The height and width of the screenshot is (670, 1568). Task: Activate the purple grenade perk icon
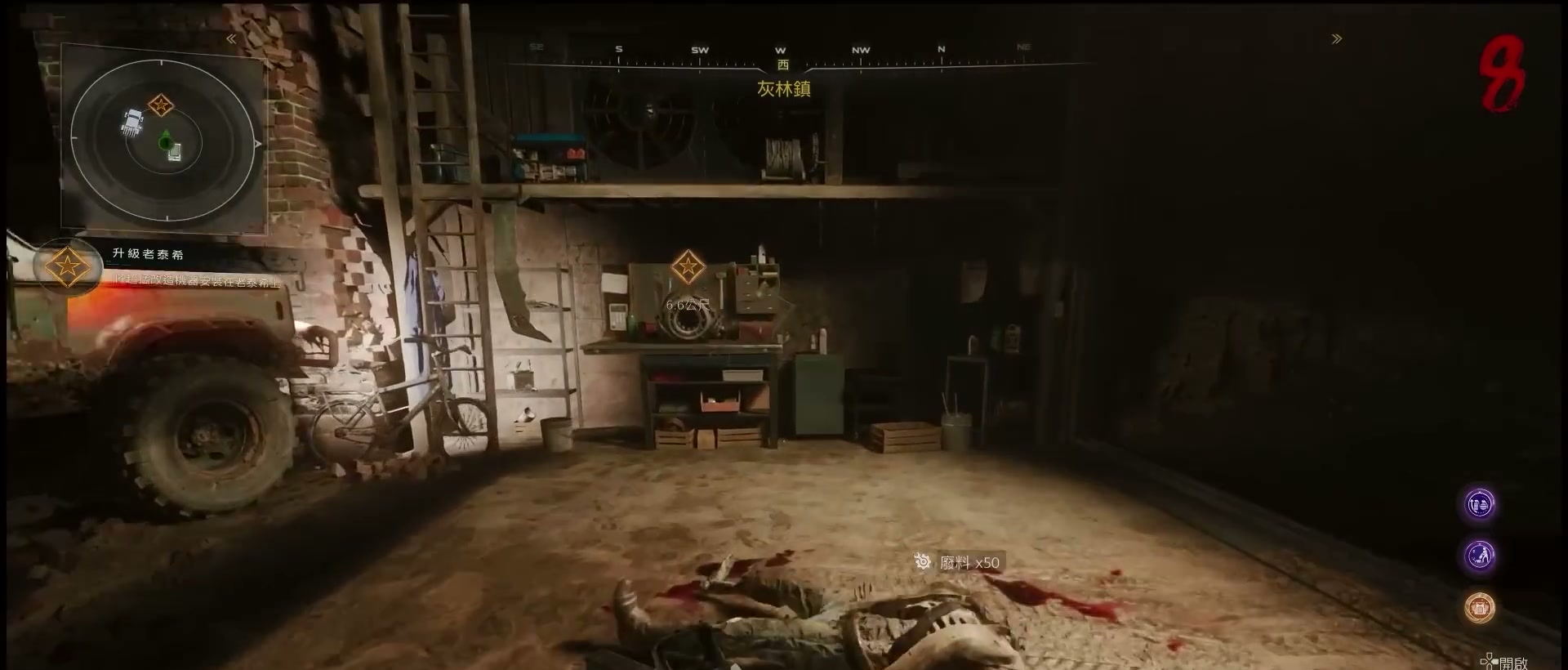point(1480,505)
